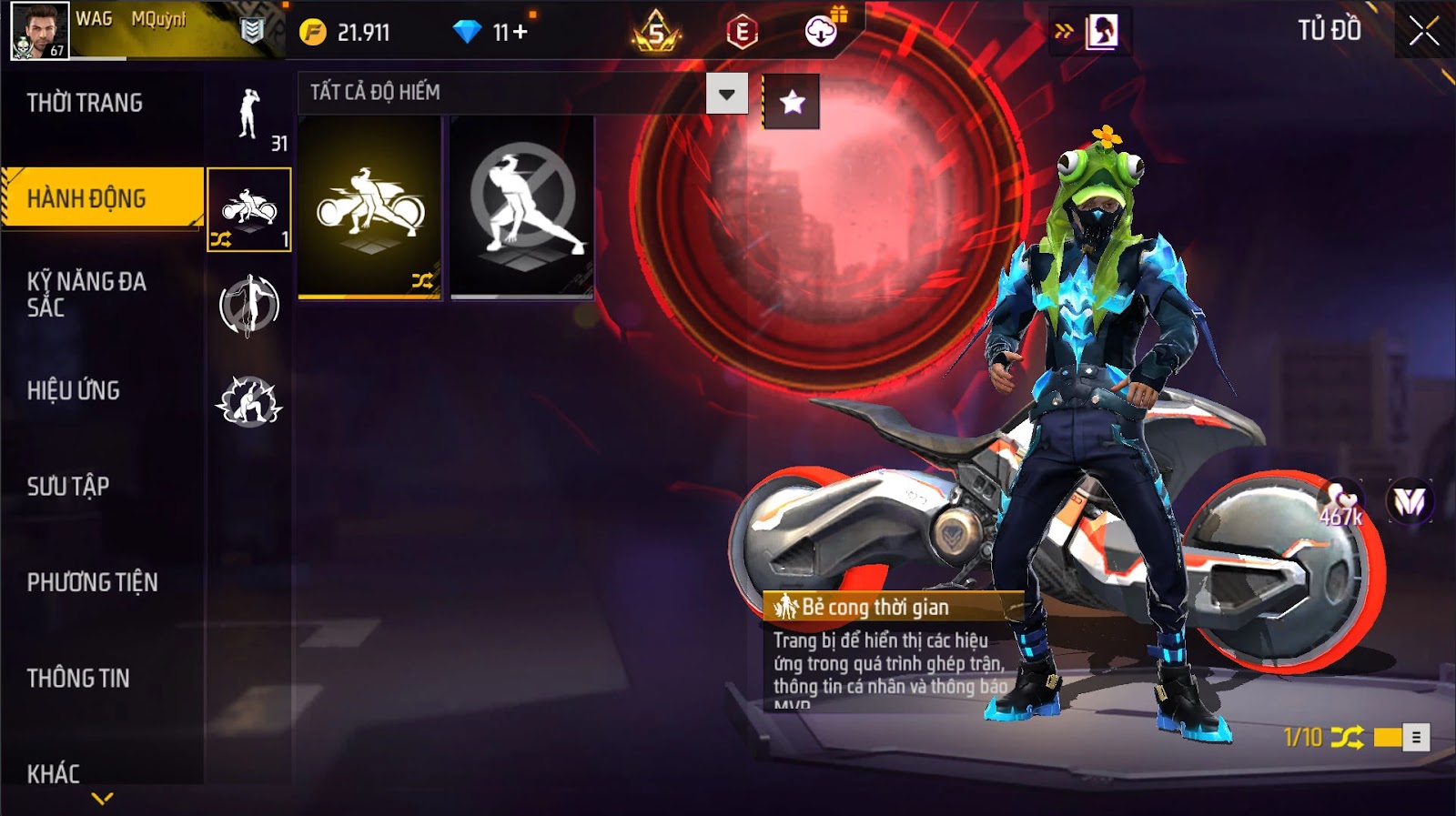Open the Thời Trang category
The width and height of the screenshot is (1456, 816).
(x=85, y=103)
